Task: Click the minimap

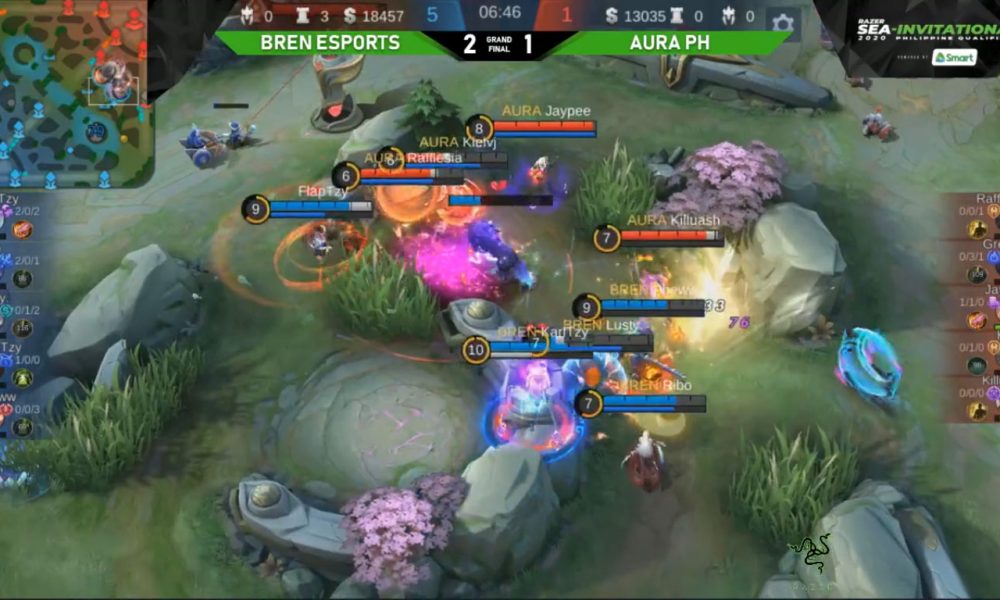Action: click(74, 92)
